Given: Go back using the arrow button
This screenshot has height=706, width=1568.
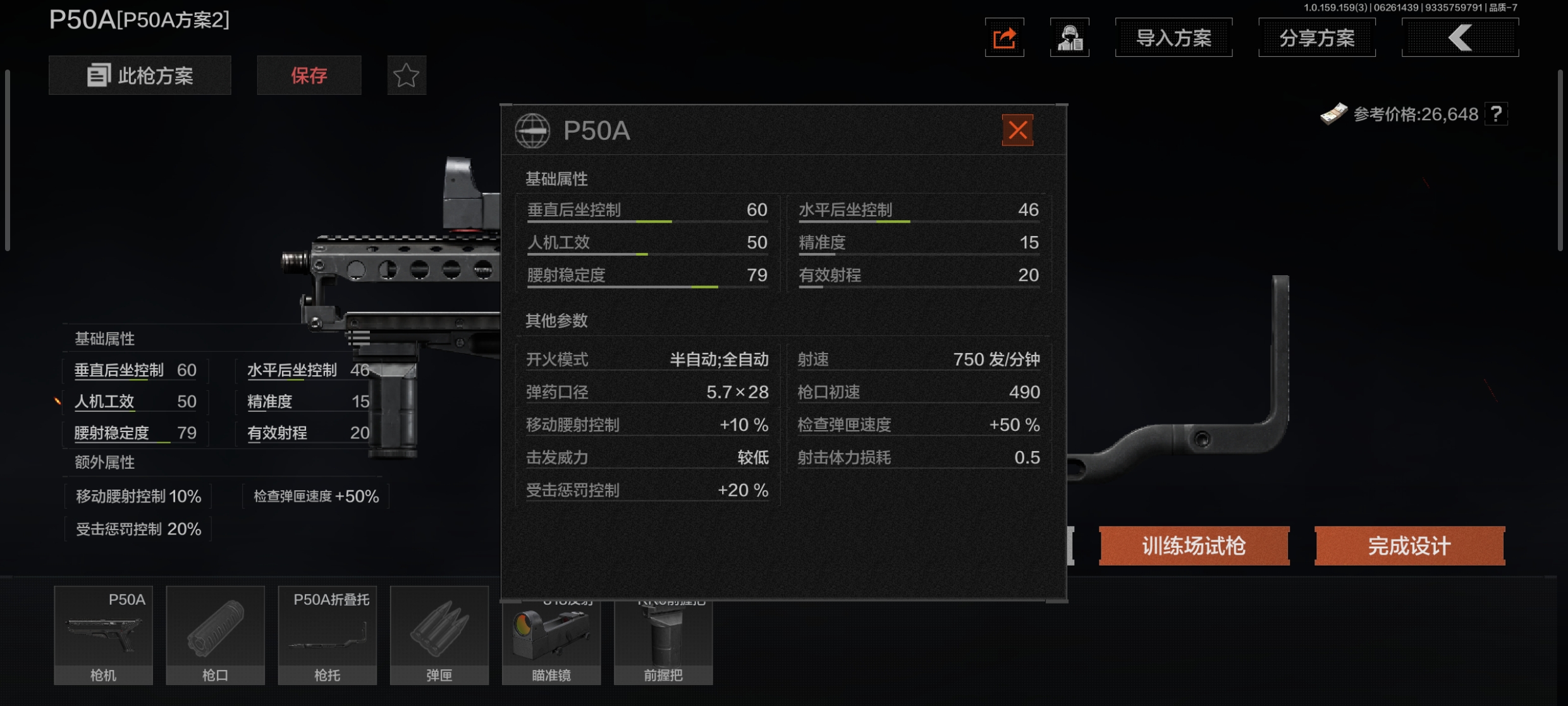Looking at the screenshot, I should click(1459, 38).
